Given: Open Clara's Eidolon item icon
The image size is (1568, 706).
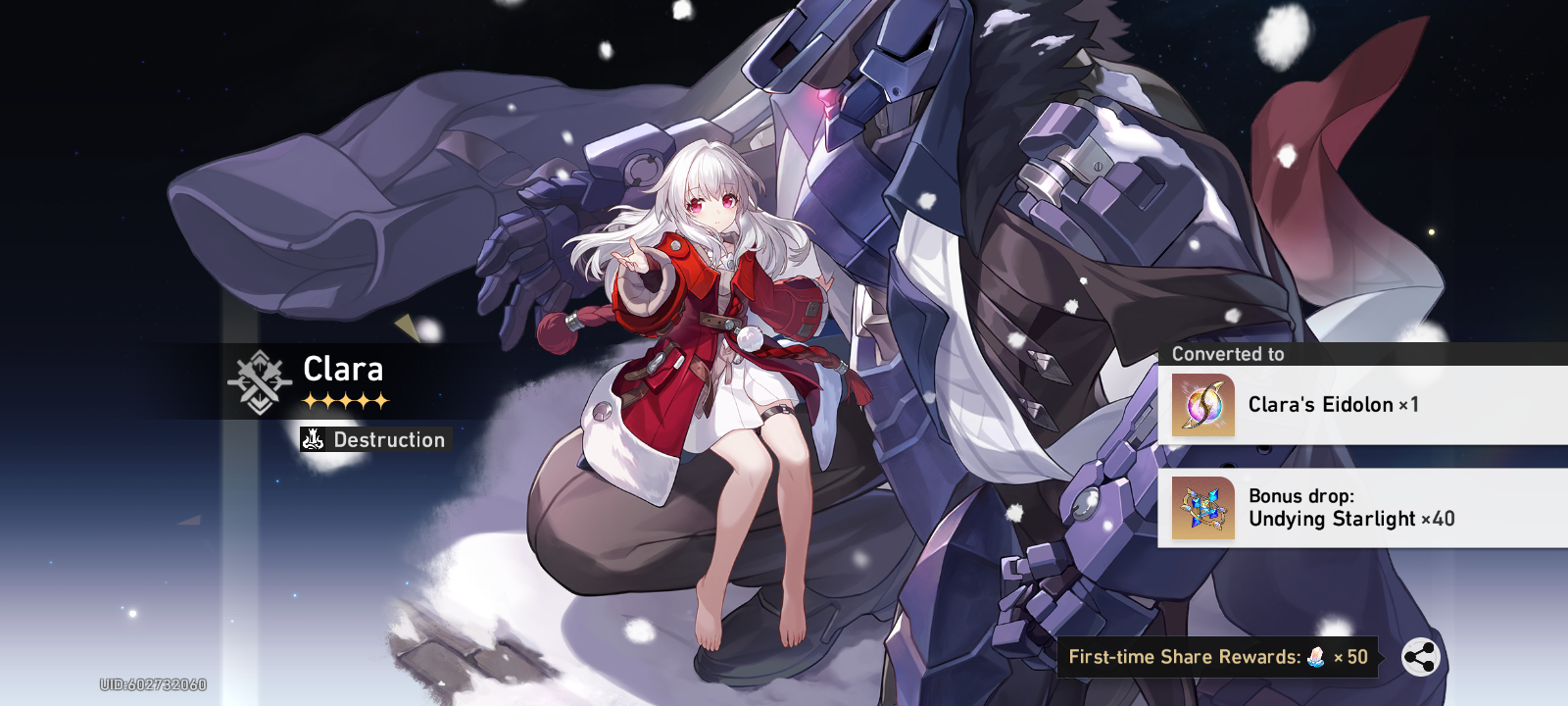Looking at the screenshot, I should click(x=1201, y=405).
